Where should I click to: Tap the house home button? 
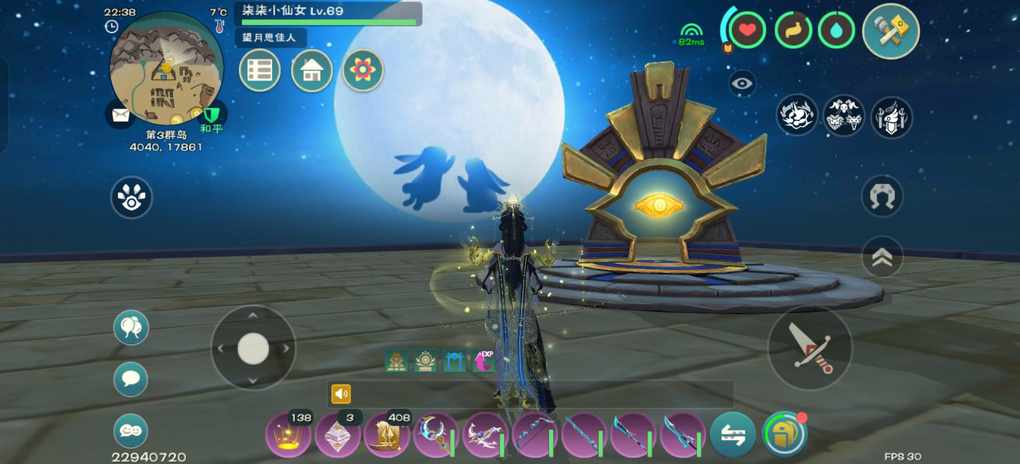312,71
